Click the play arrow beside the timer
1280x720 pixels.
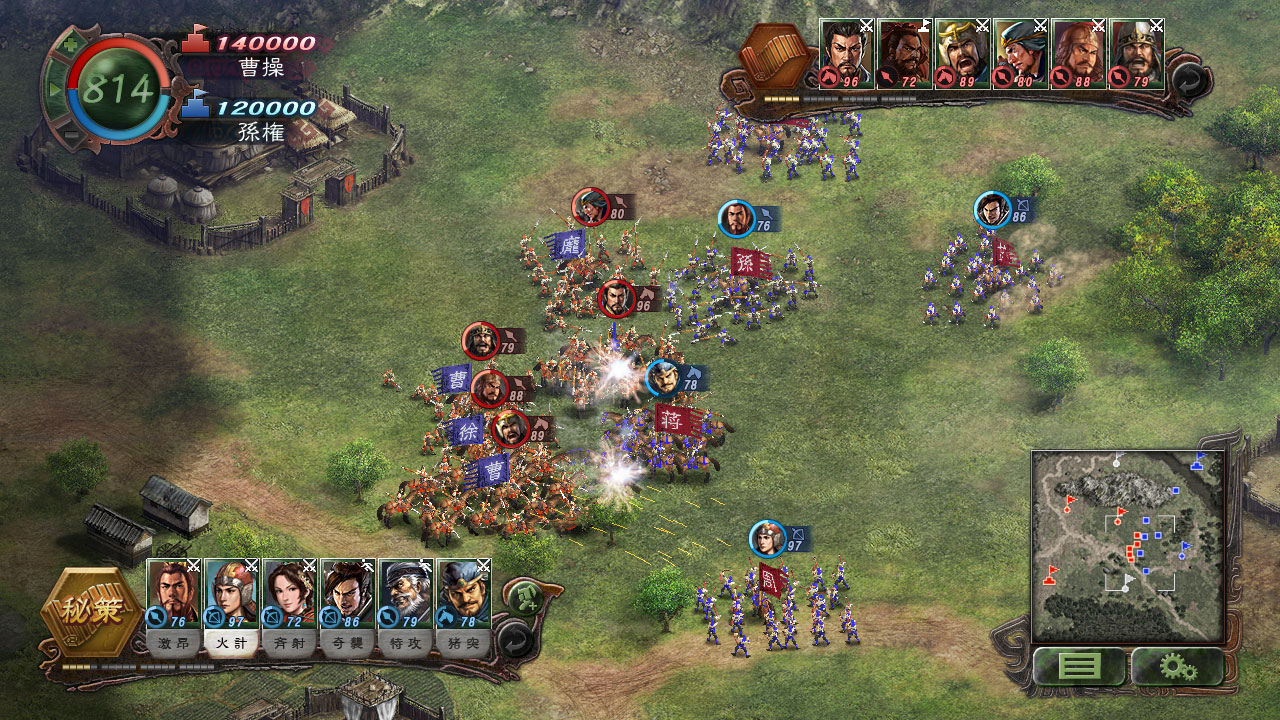coord(55,90)
